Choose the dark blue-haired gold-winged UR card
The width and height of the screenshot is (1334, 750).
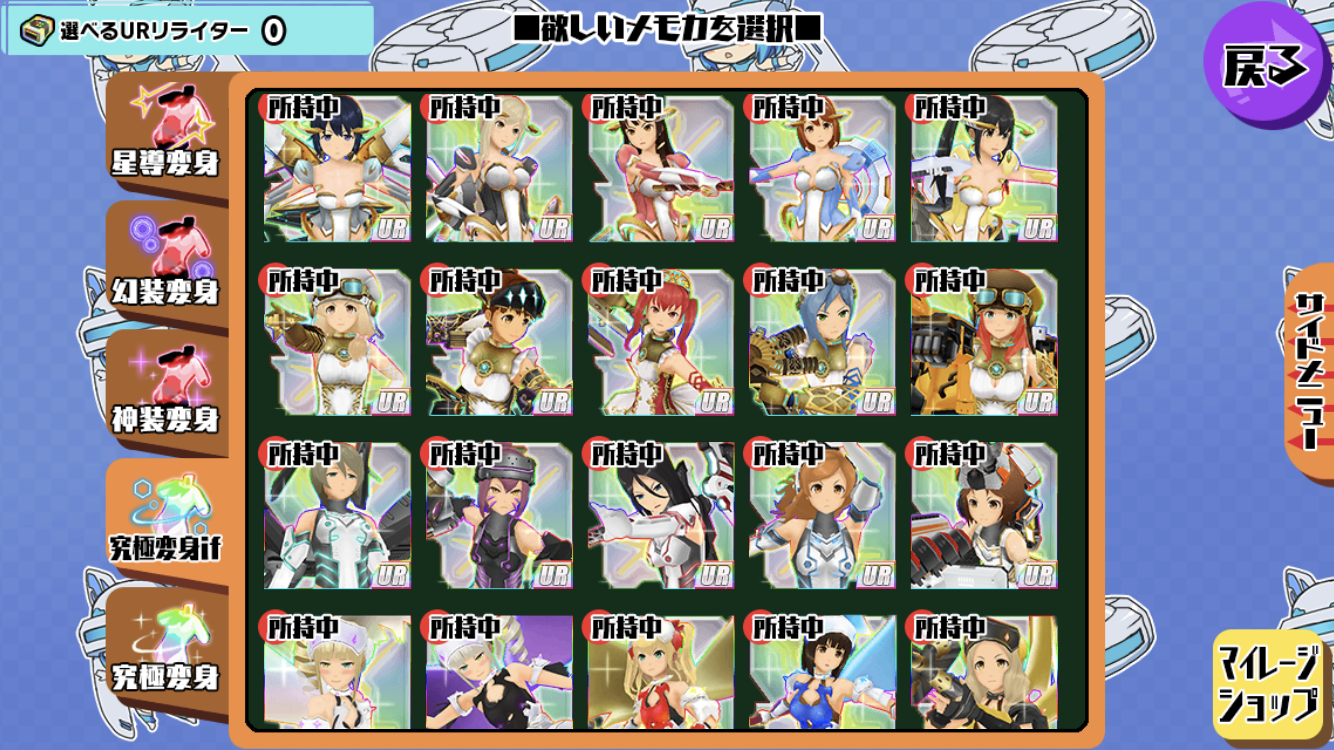tap(337, 169)
